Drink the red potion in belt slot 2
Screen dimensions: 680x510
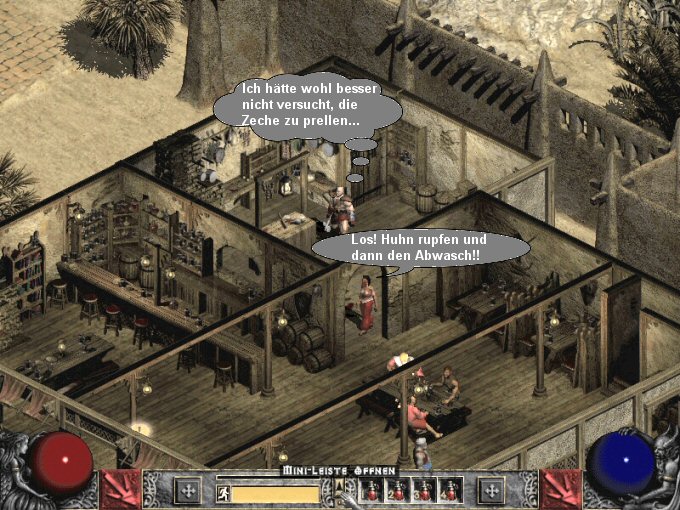(397, 490)
